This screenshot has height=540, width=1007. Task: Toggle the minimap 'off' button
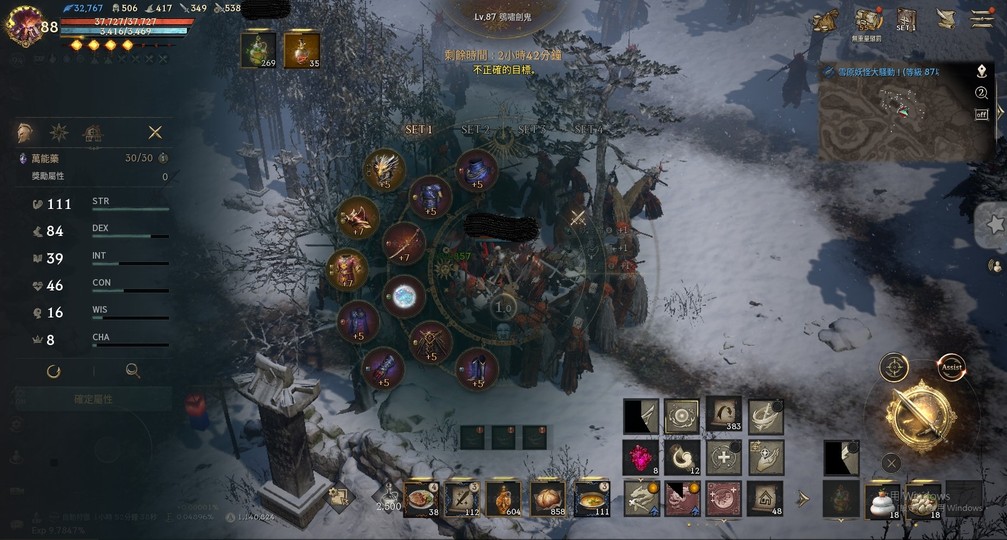[x=981, y=113]
